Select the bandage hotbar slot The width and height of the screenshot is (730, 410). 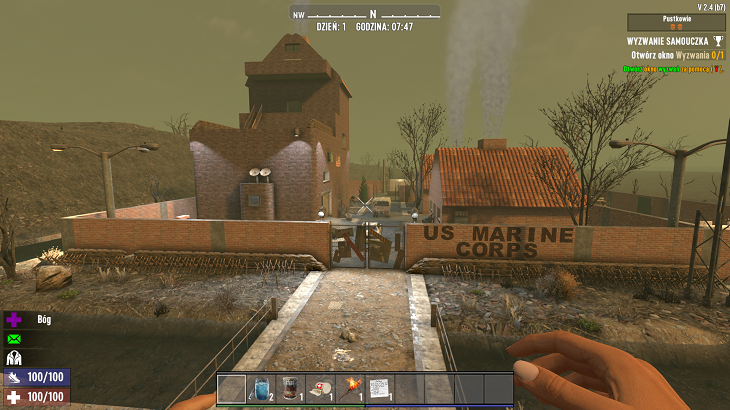[319, 388]
